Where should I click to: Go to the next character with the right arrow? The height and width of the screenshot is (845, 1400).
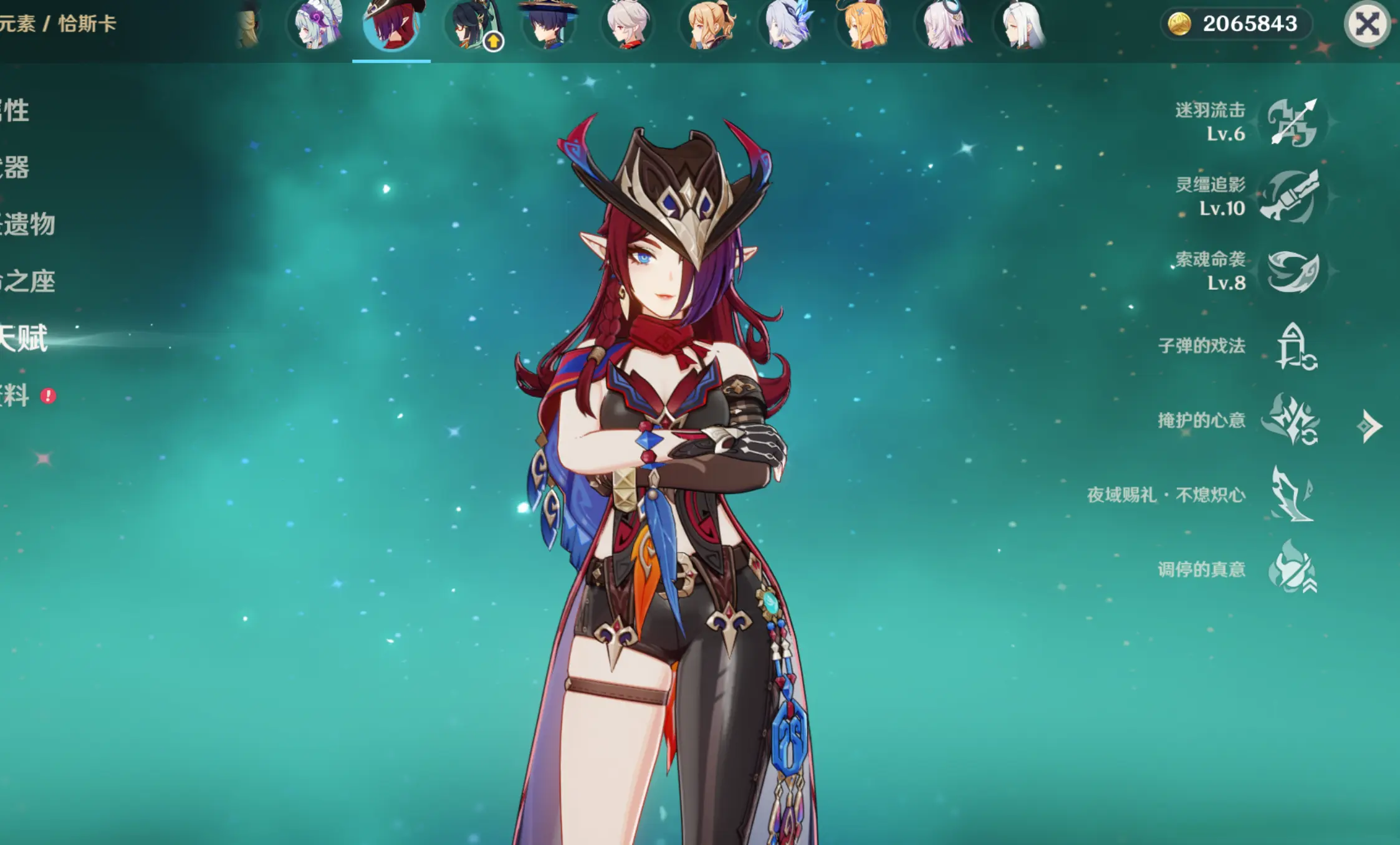click(1370, 426)
